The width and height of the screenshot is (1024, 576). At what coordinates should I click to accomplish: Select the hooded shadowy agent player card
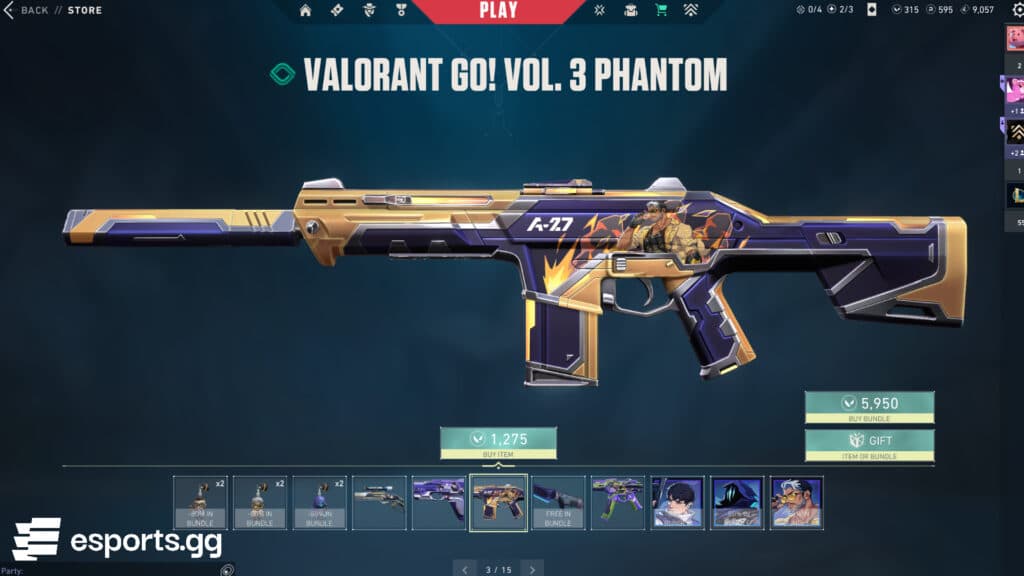(x=737, y=502)
